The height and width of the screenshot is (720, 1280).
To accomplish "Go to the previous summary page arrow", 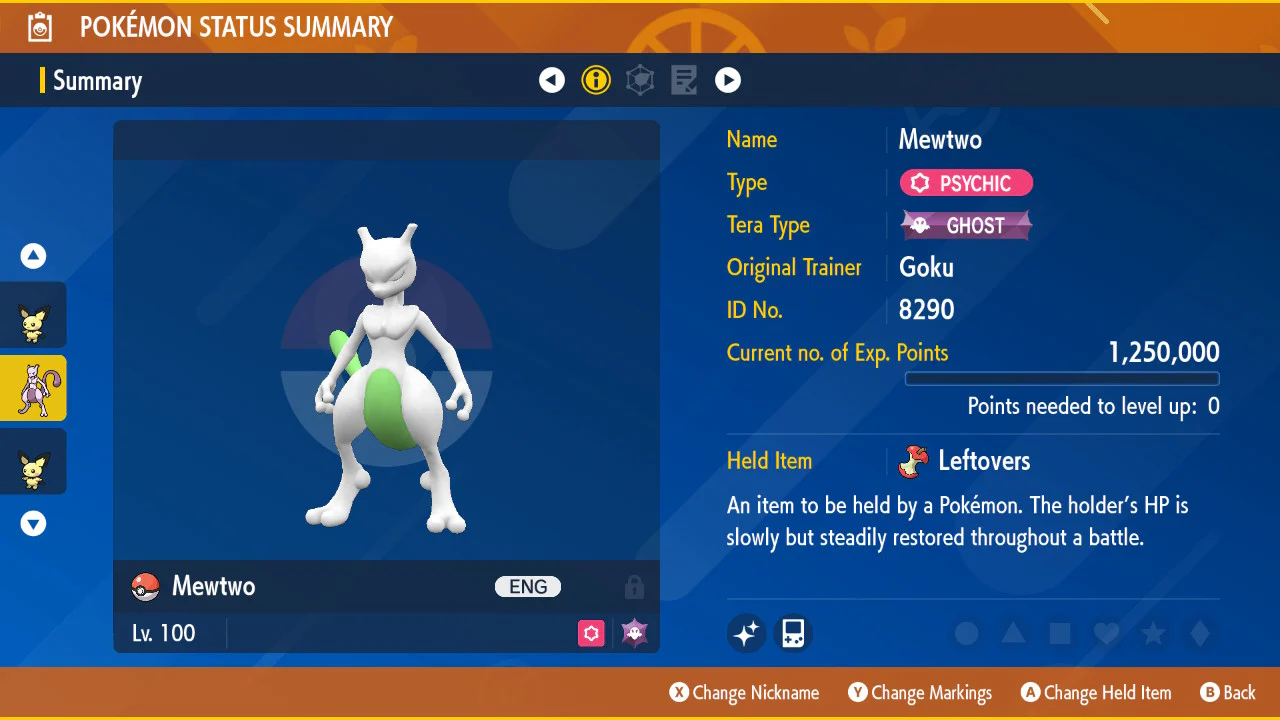I will (552, 80).
